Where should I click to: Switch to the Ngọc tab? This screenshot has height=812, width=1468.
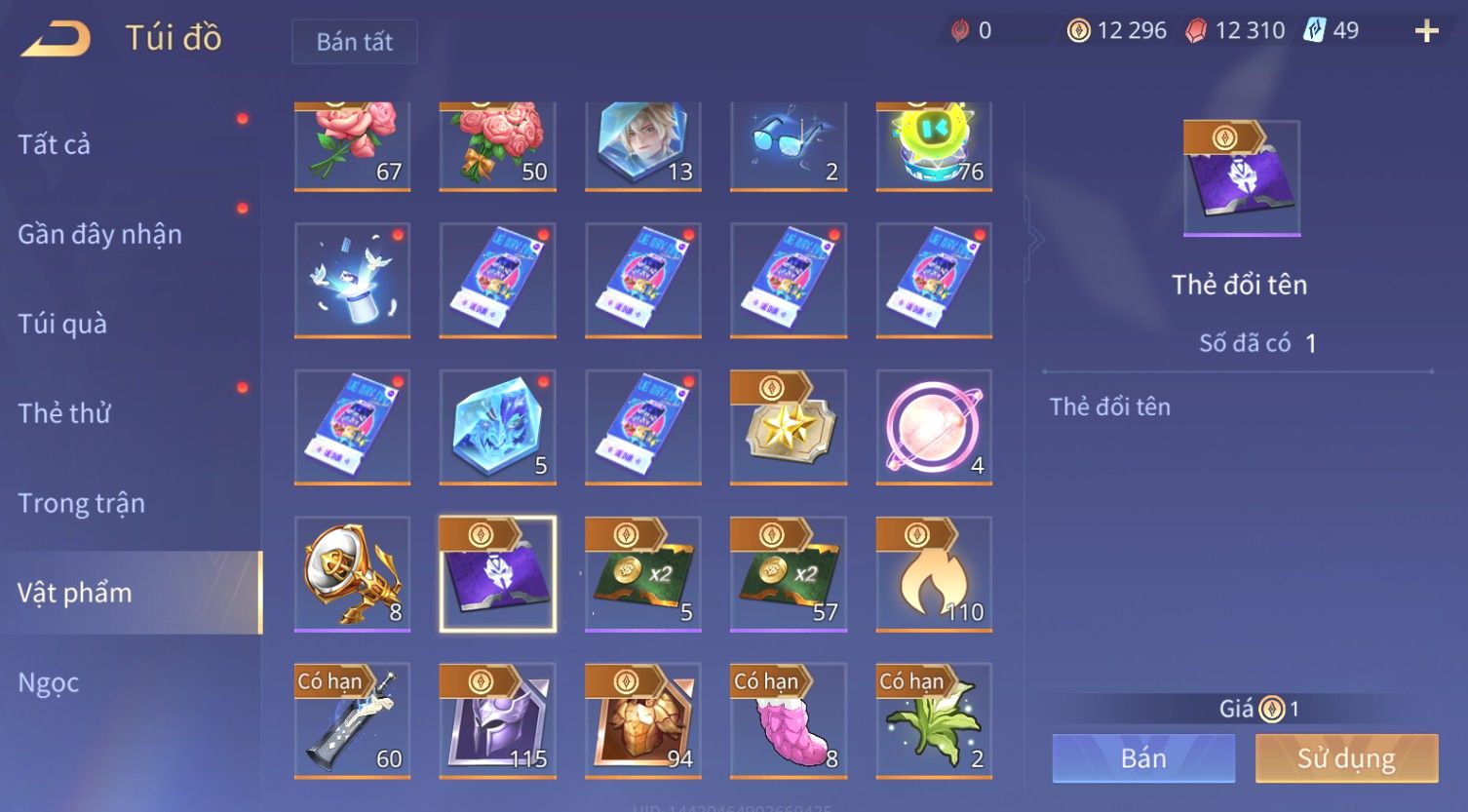[49, 682]
